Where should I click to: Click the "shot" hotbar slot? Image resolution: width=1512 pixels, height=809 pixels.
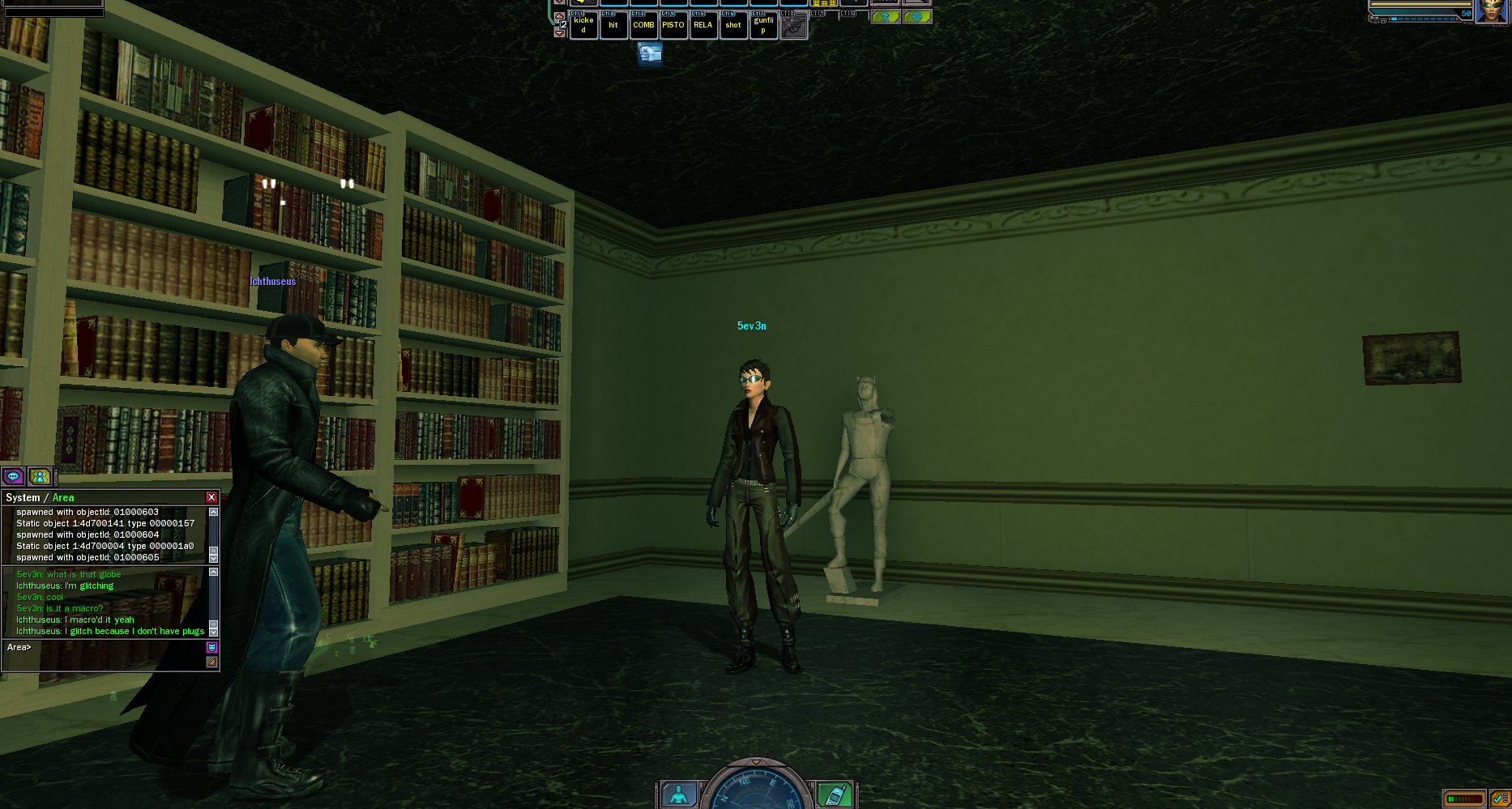[x=733, y=25]
